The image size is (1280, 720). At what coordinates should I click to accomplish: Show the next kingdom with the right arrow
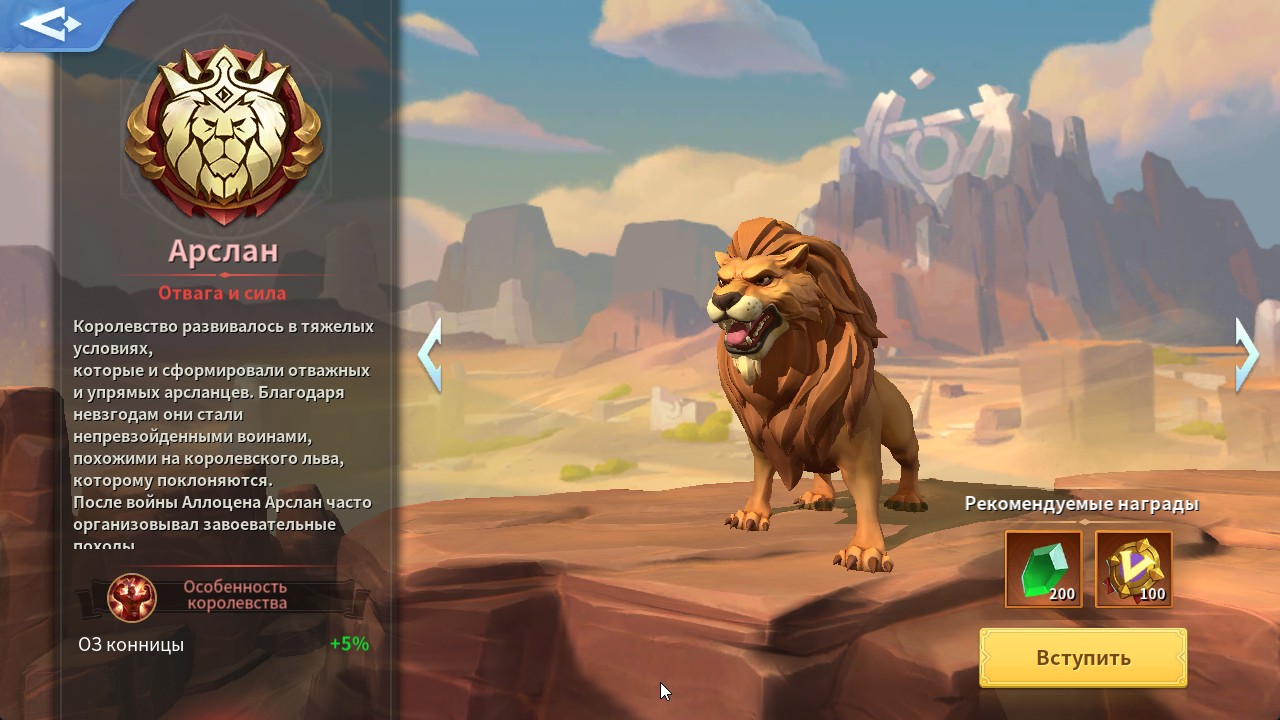tap(1246, 354)
